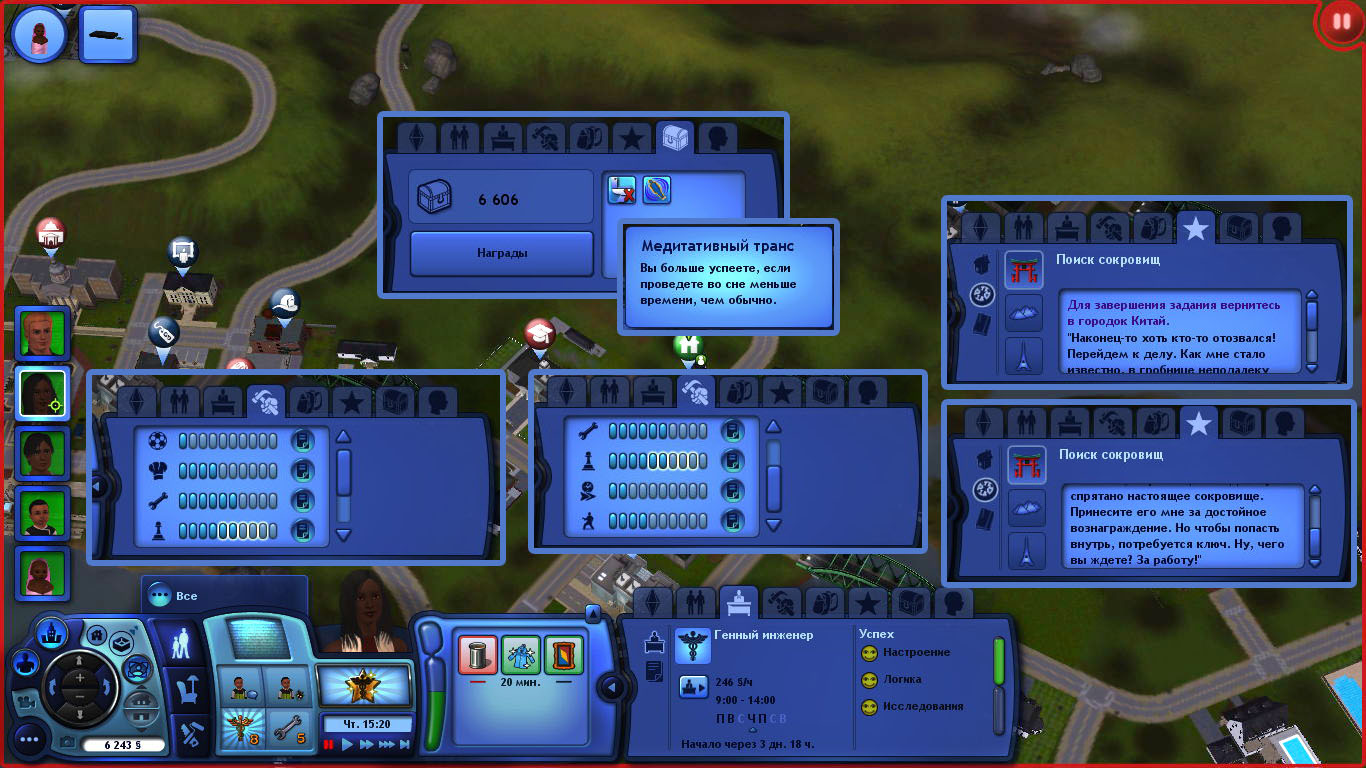Select the graduation cap map tag
1366x768 pixels.
pos(540,333)
